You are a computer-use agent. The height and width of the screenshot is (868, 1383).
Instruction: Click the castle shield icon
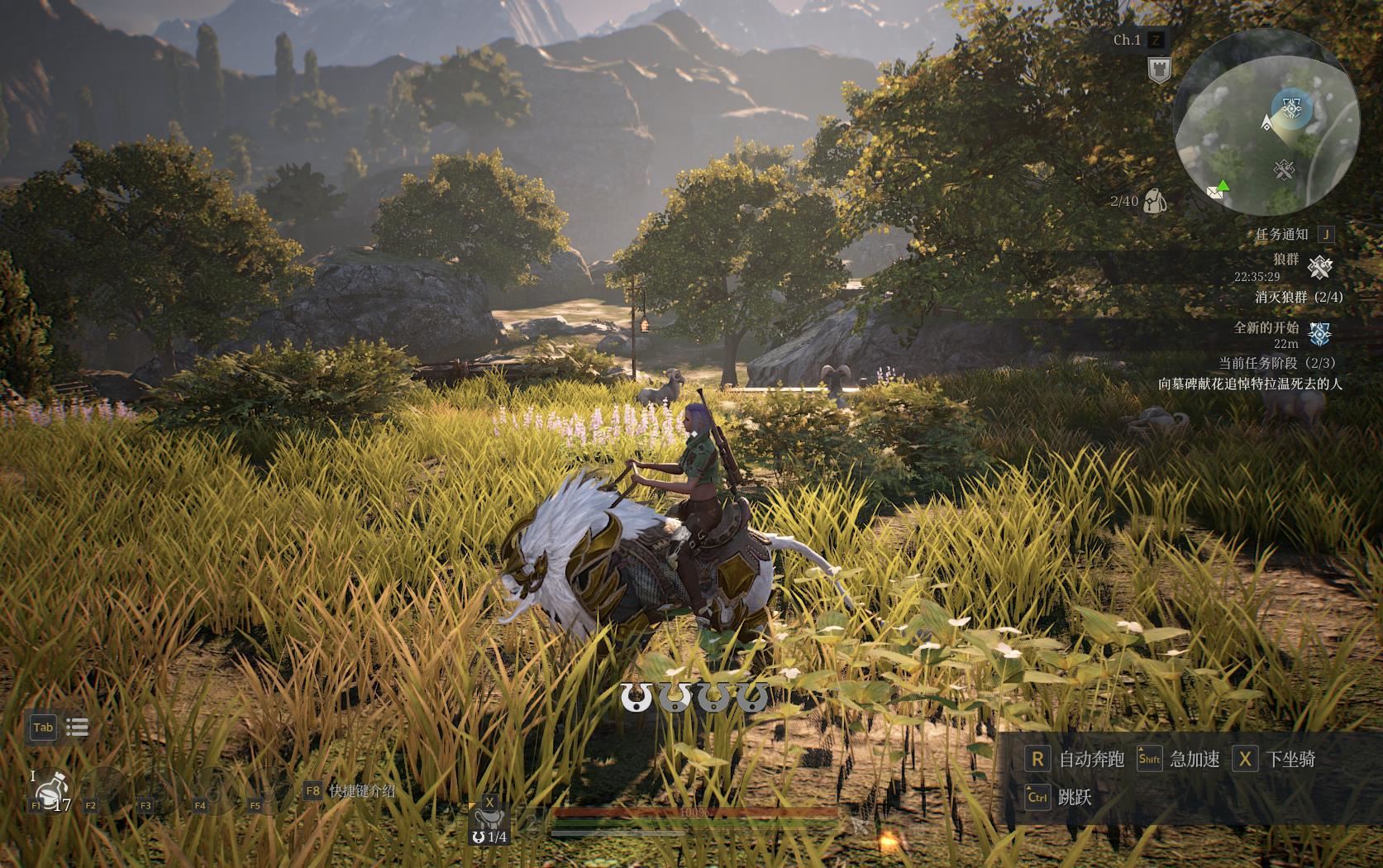click(1159, 69)
